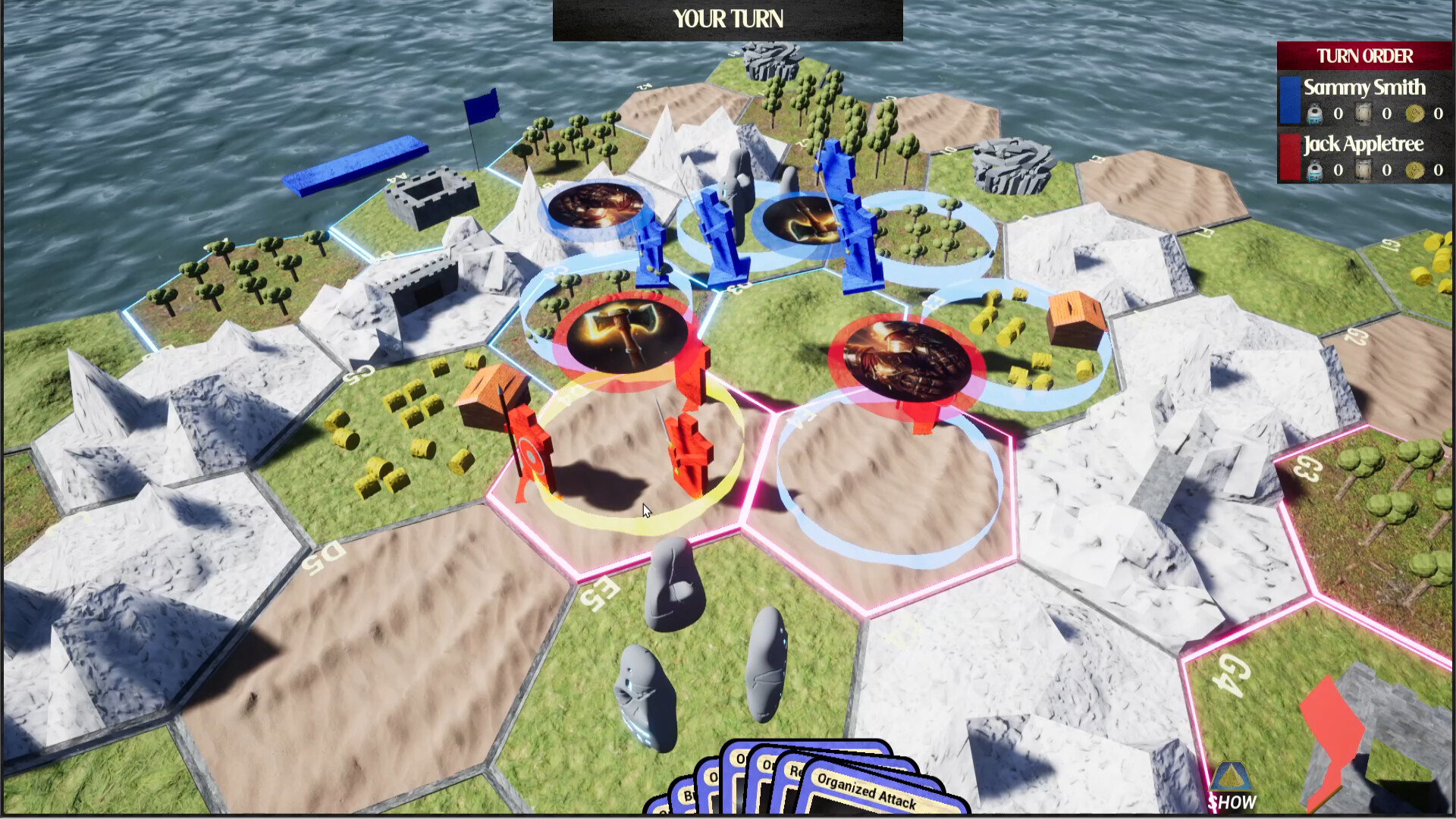Select the pyramid SHOW minimap icon
Screen dimensions: 1456x819
[1231, 778]
